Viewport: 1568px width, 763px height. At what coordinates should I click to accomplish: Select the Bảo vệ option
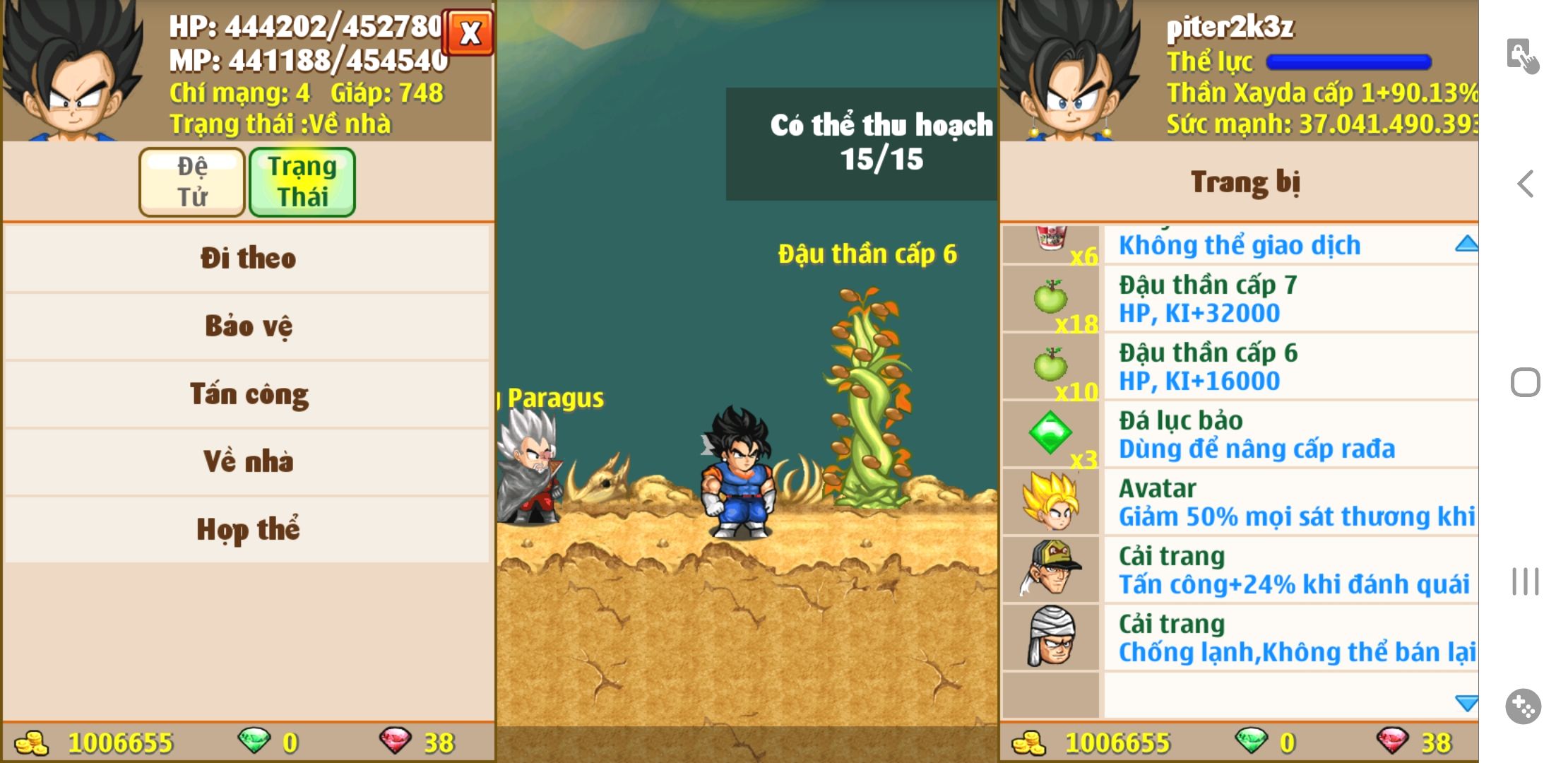coord(247,326)
